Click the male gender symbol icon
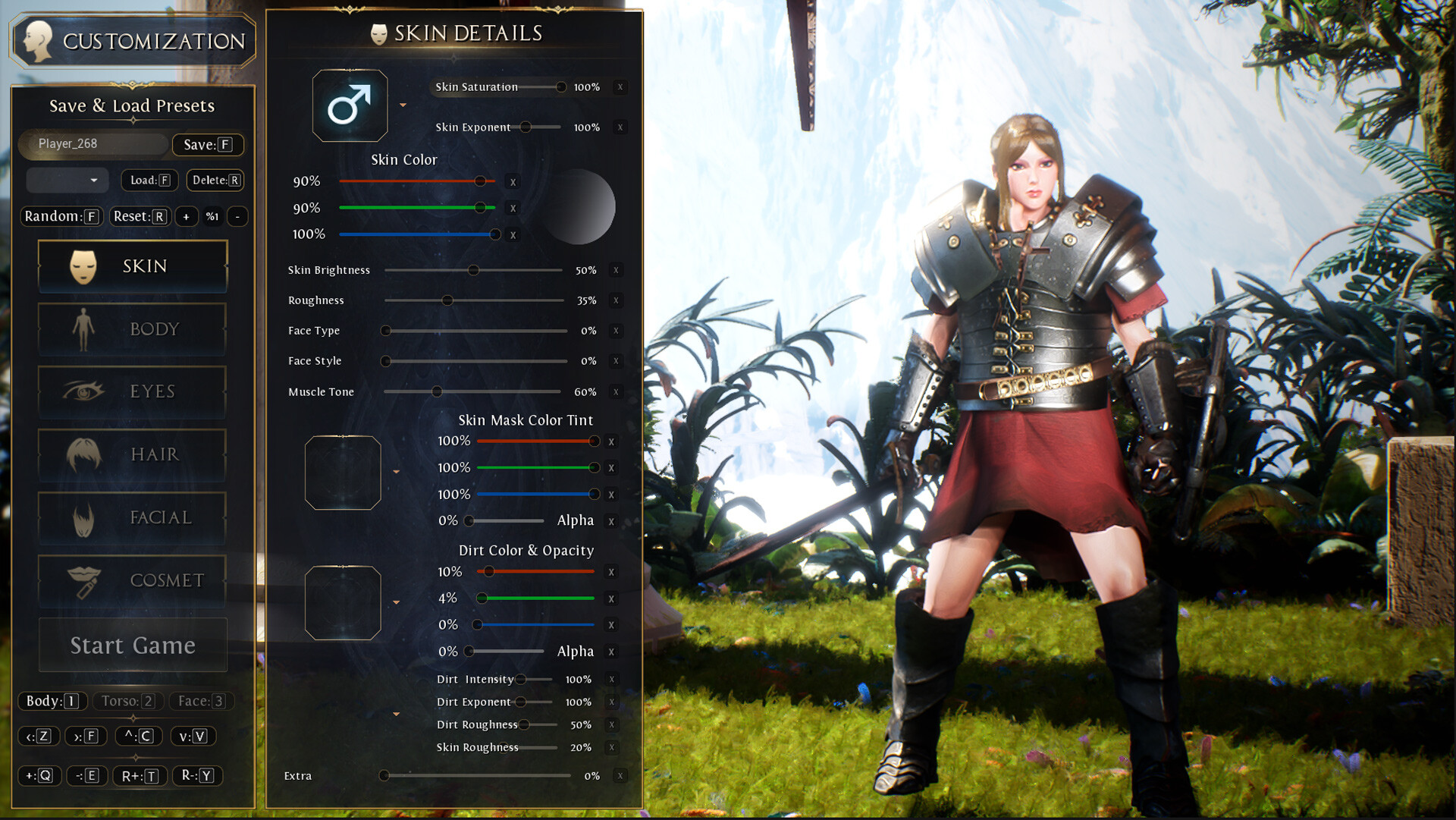 [x=350, y=105]
